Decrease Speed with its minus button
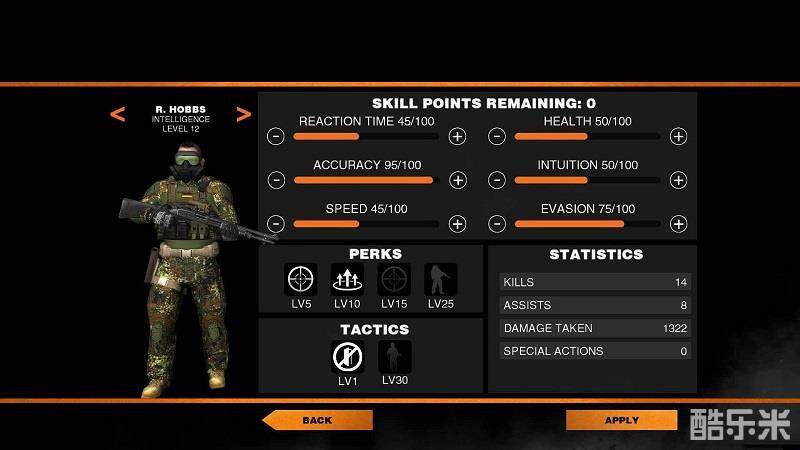Viewport: 800px width, 450px height. tap(277, 224)
